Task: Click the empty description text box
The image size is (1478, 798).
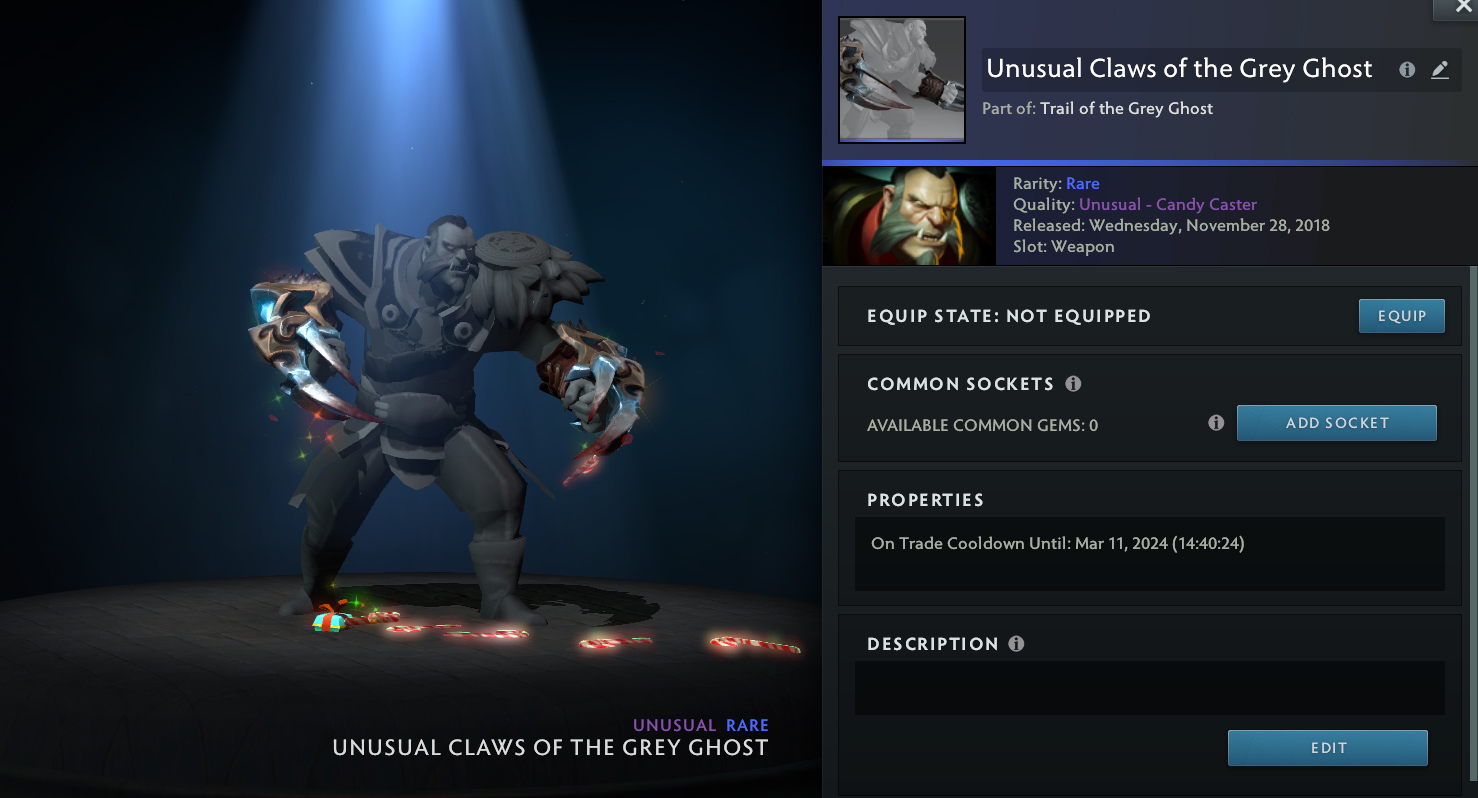Action: click(1149, 688)
